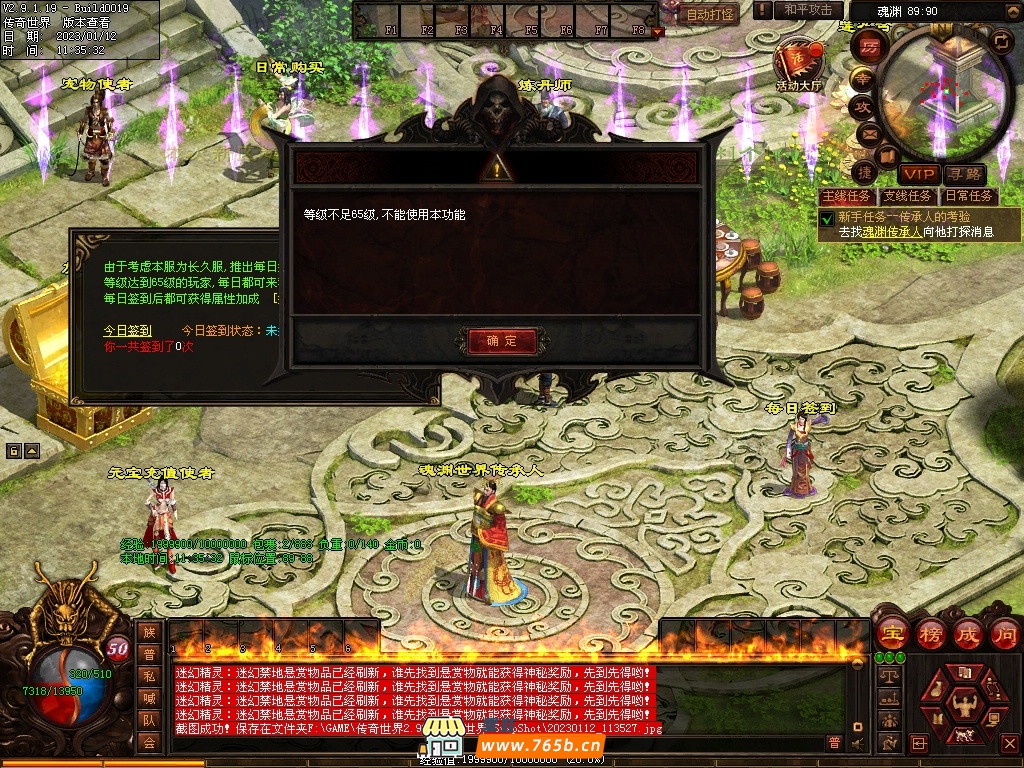Activate the 寻路 pathfinding button

click(963, 175)
